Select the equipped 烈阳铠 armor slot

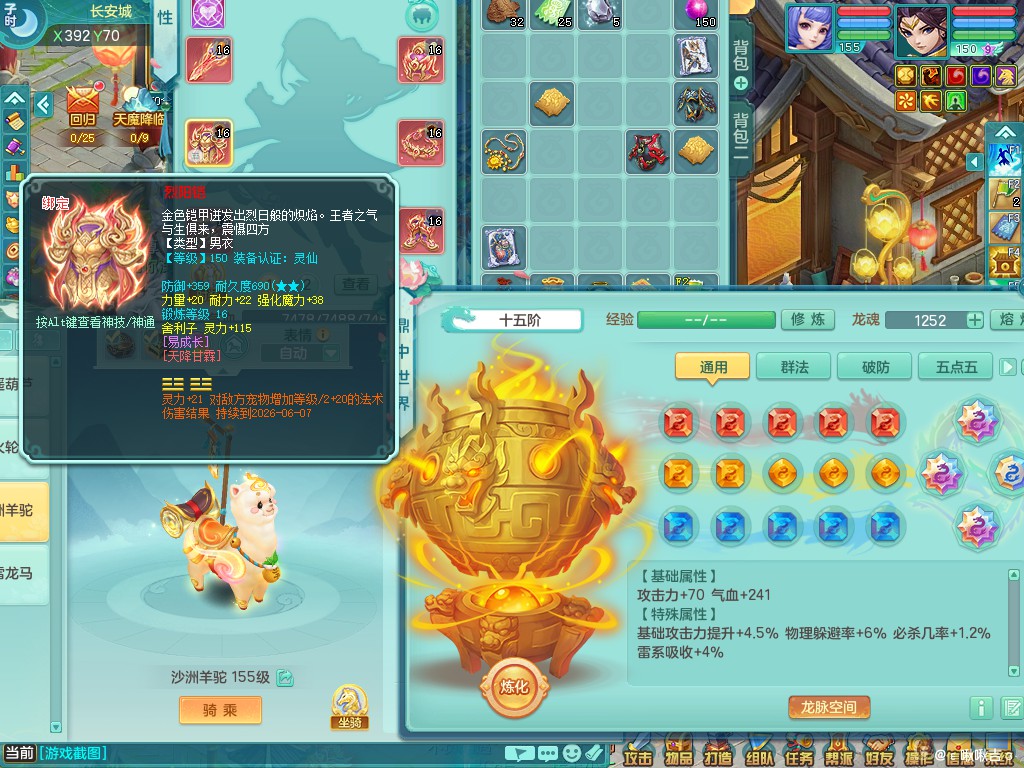[209, 143]
